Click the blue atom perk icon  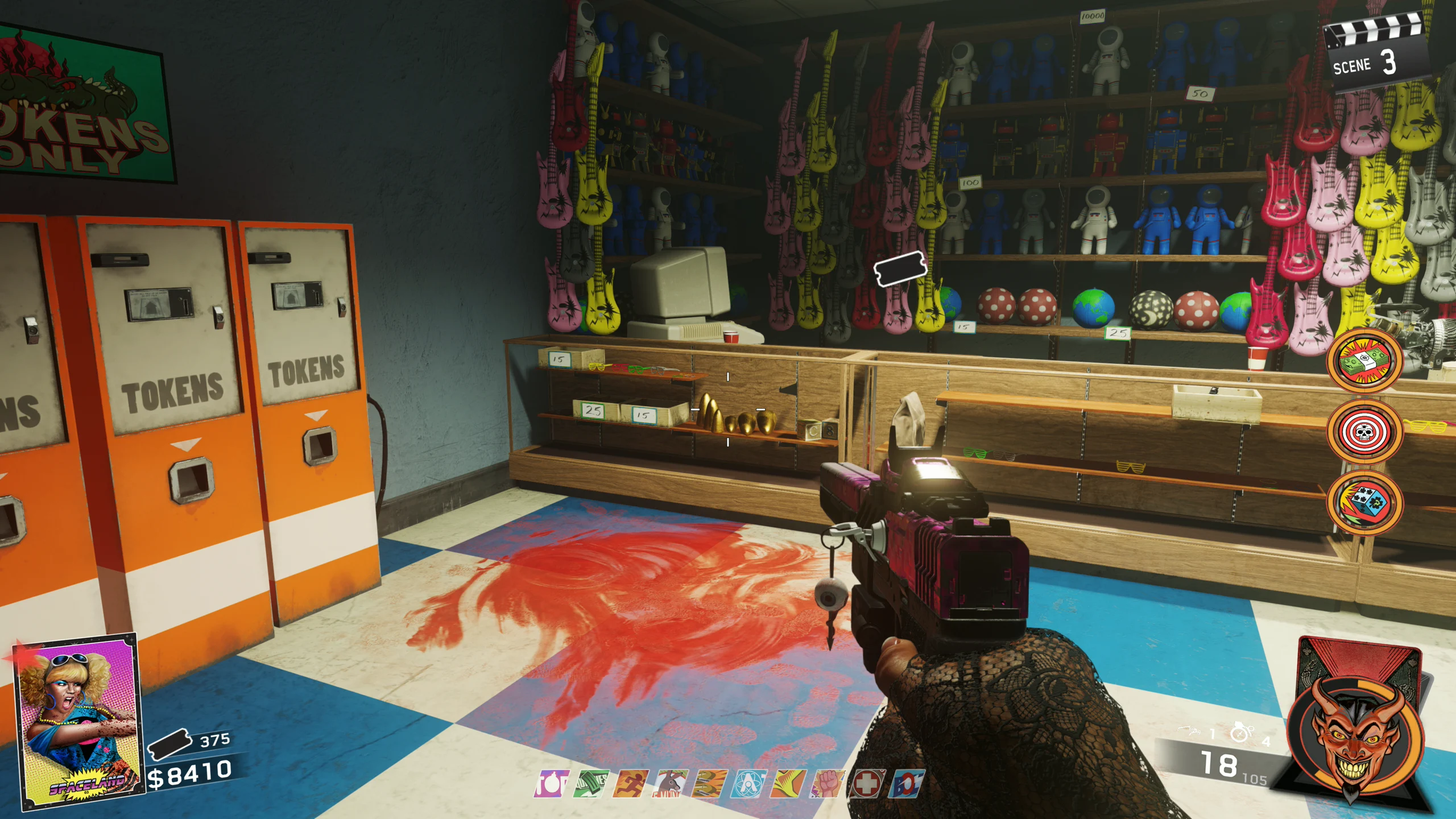[x=749, y=784]
